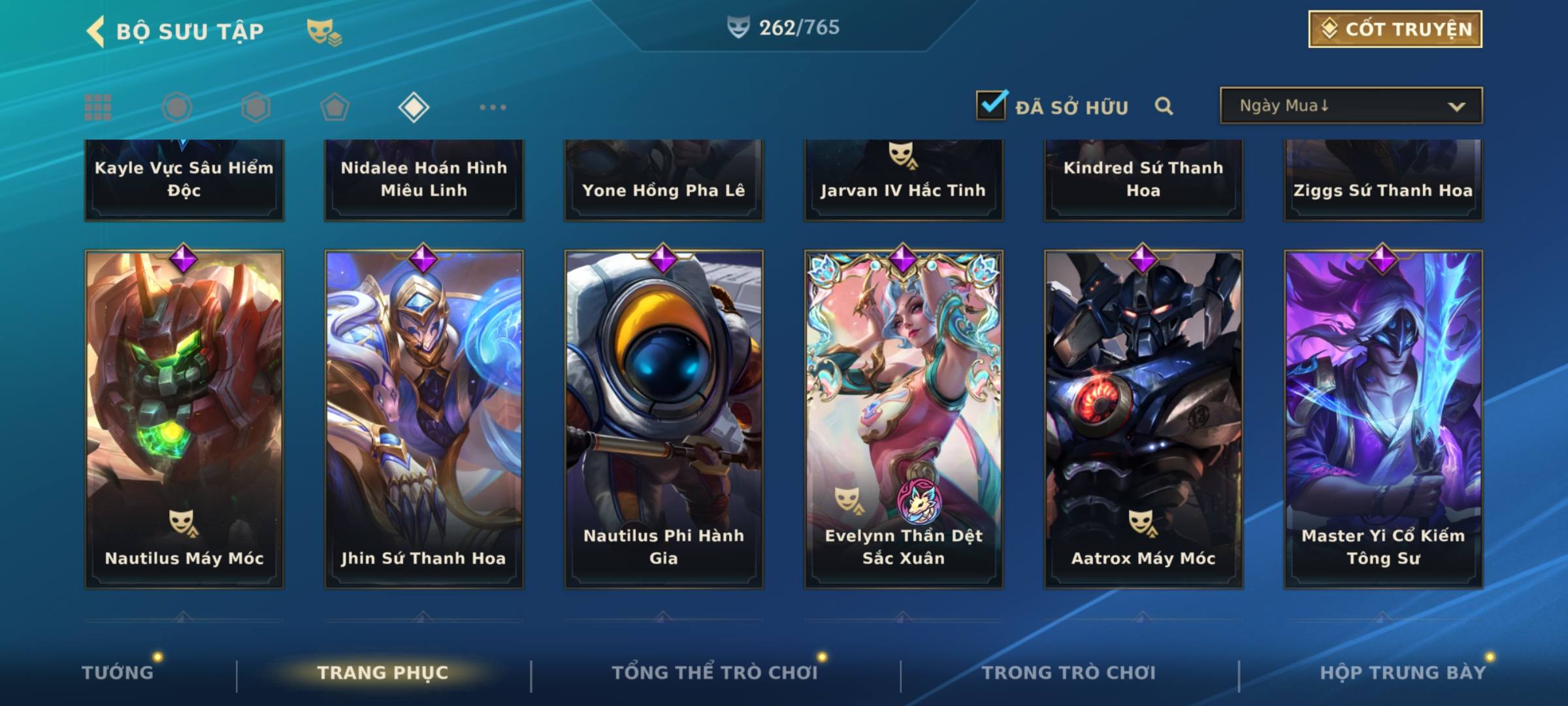Viewport: 1568px width, 706px height.
Task: Select the all-skins grid filter
Action: point(98,107)
